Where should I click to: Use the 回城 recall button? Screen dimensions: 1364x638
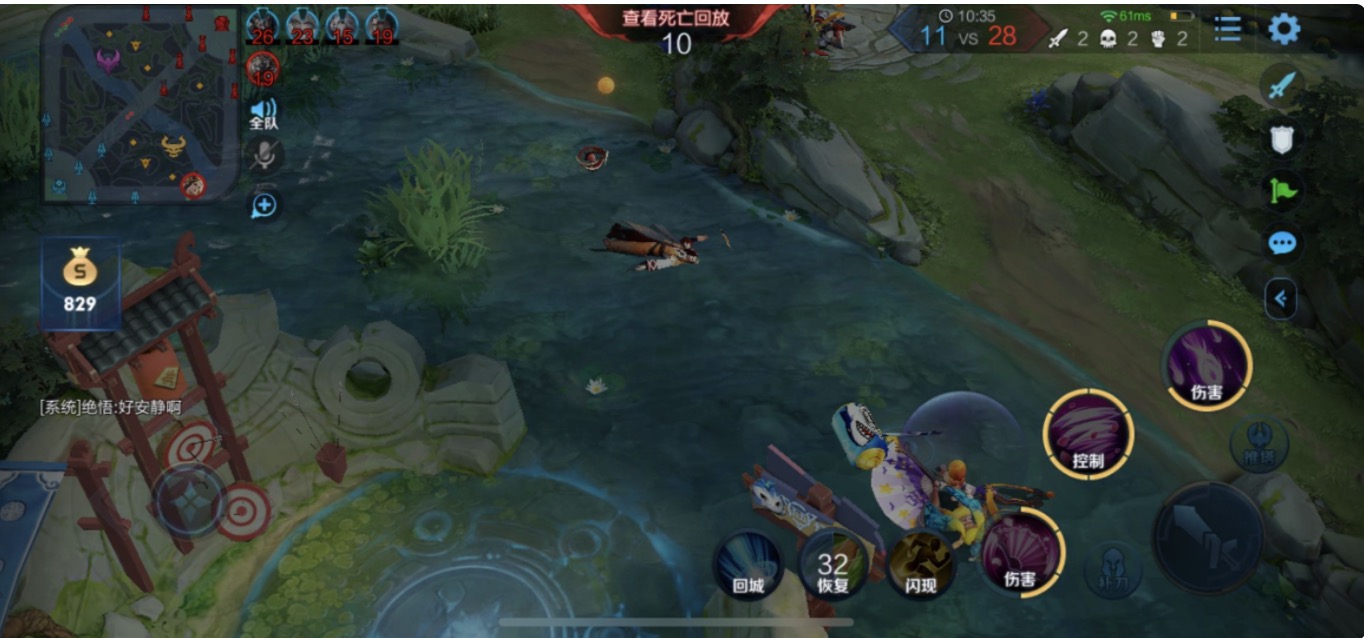tap(748, 564)
